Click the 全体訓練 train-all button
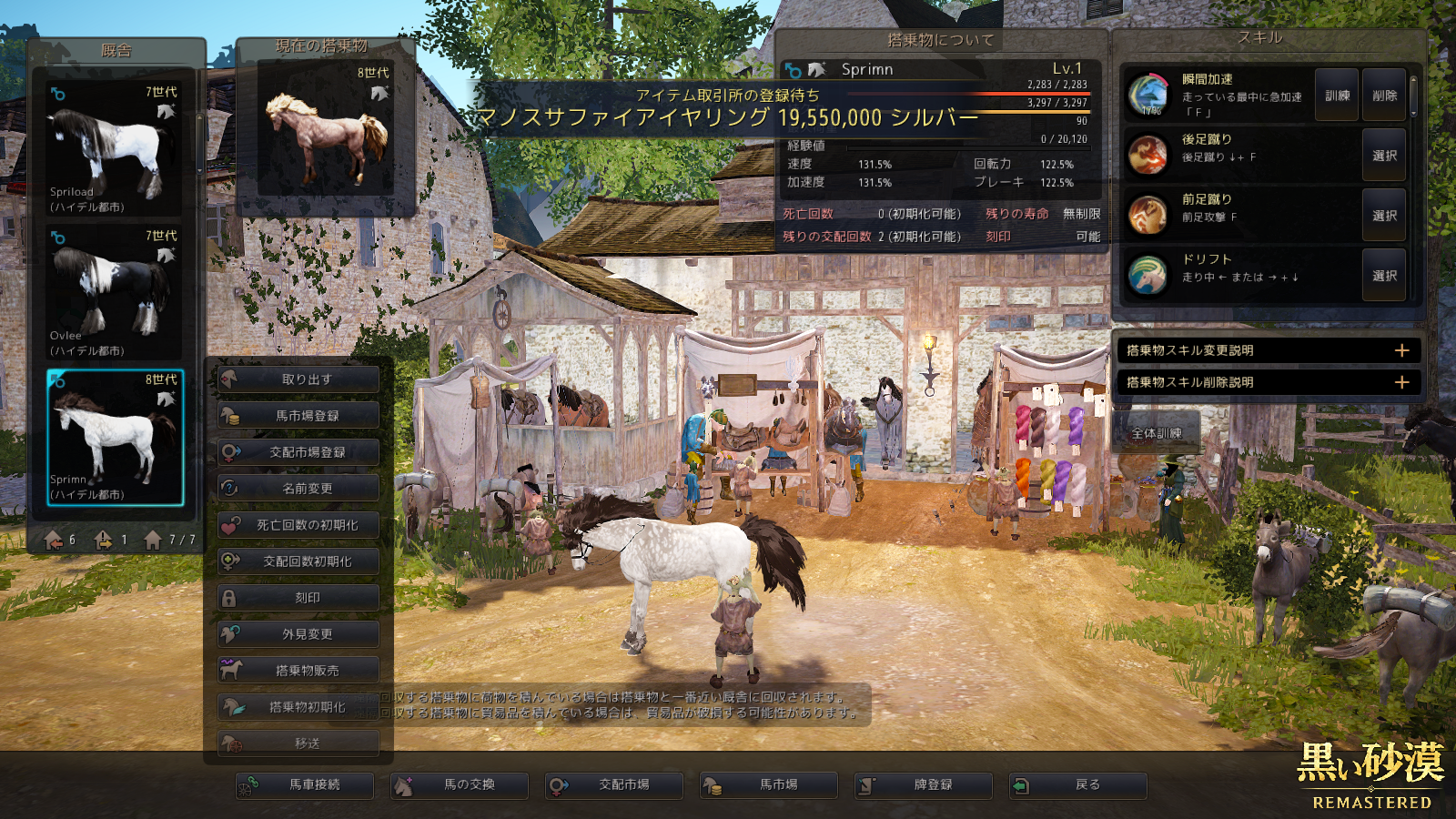The height and width of the screenshot is (819, 1456). pos(1156,433)
